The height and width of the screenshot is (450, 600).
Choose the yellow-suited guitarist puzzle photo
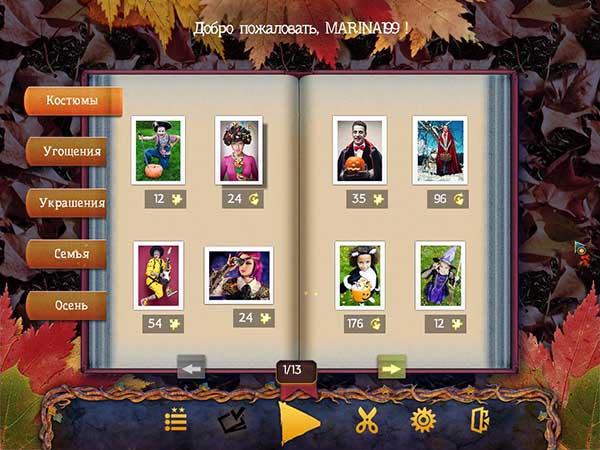click(158, 274)
